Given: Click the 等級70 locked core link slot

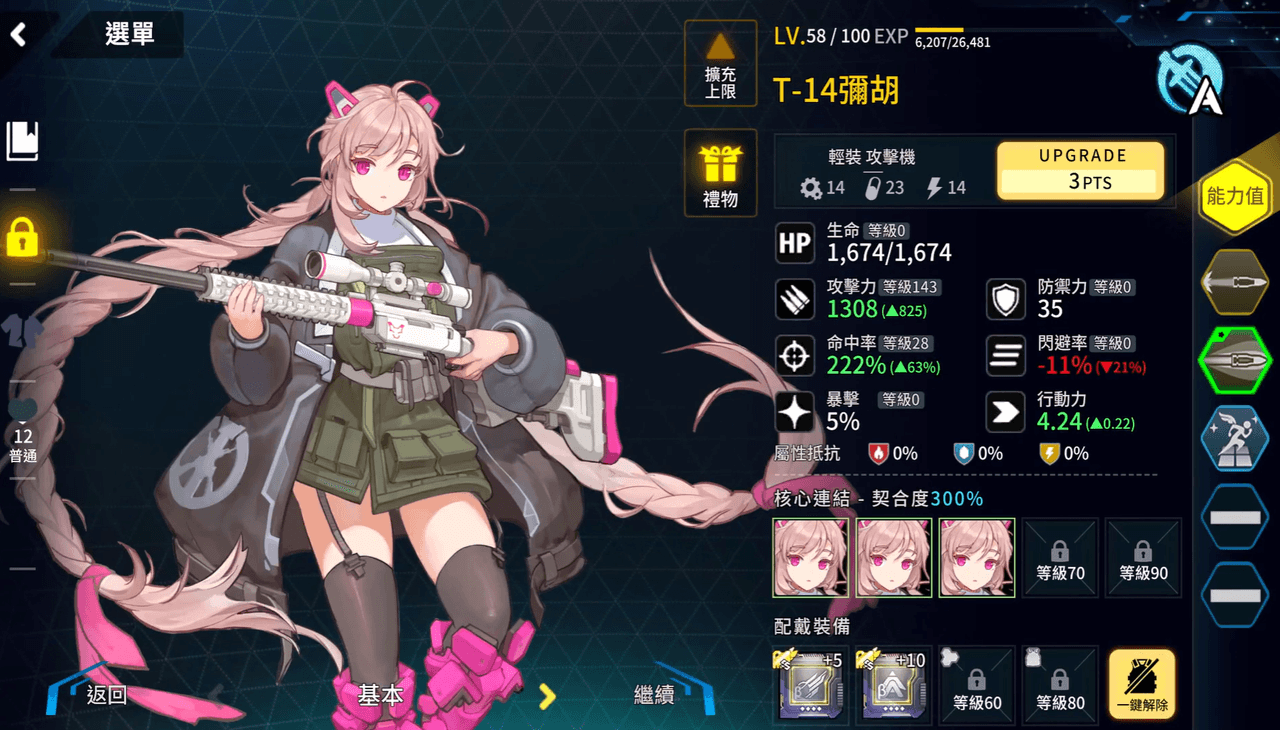Looking at the screenshot, I should point(1060,558).
